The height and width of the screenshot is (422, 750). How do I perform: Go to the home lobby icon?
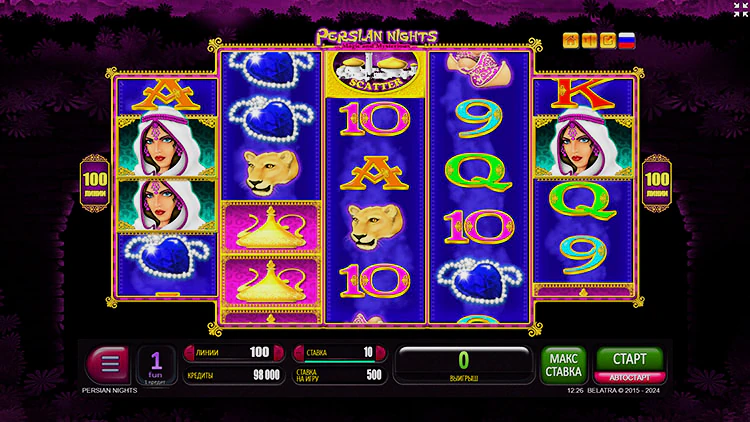click(571, 41)
